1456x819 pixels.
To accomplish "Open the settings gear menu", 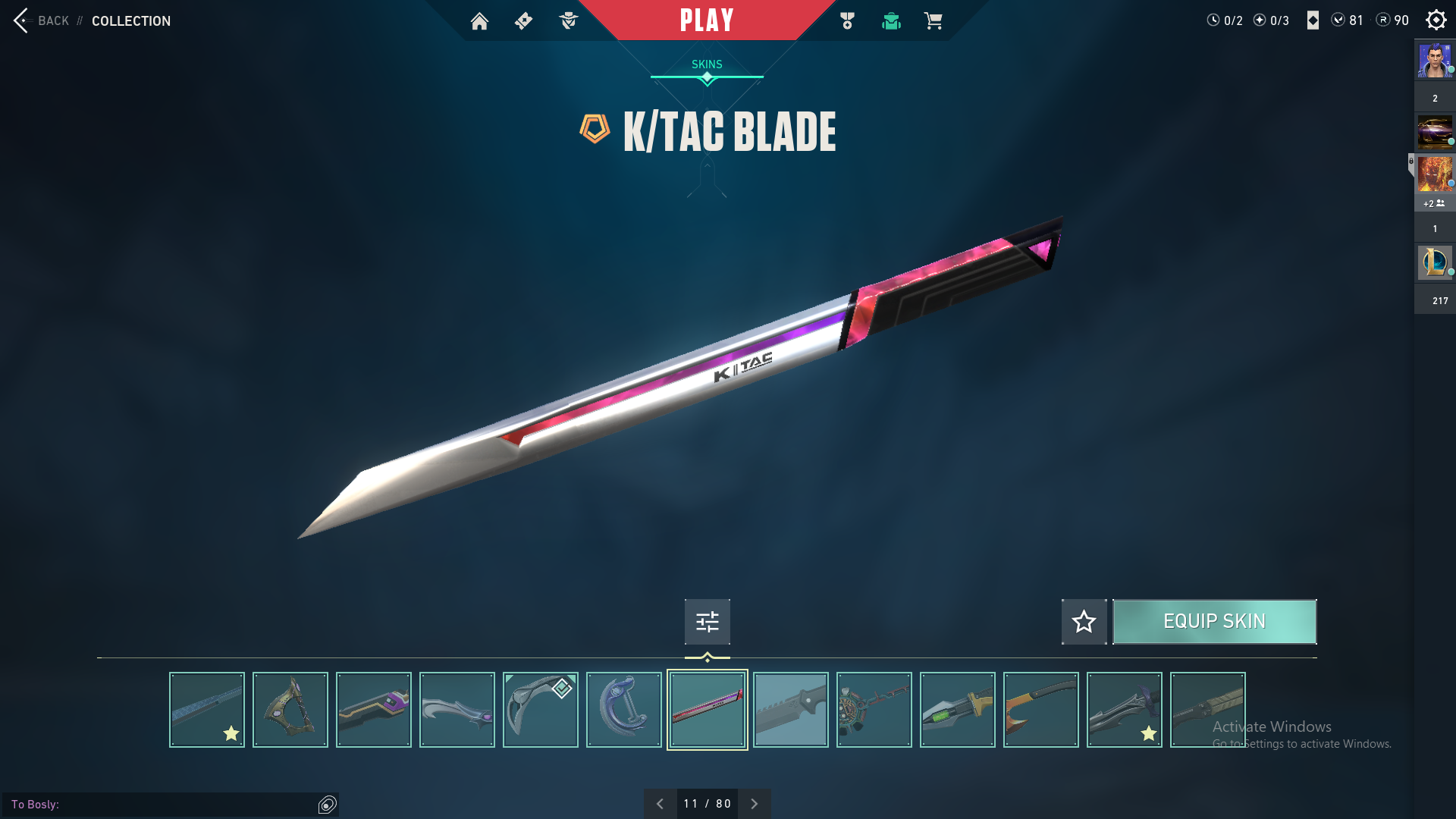I will 1436,20.
